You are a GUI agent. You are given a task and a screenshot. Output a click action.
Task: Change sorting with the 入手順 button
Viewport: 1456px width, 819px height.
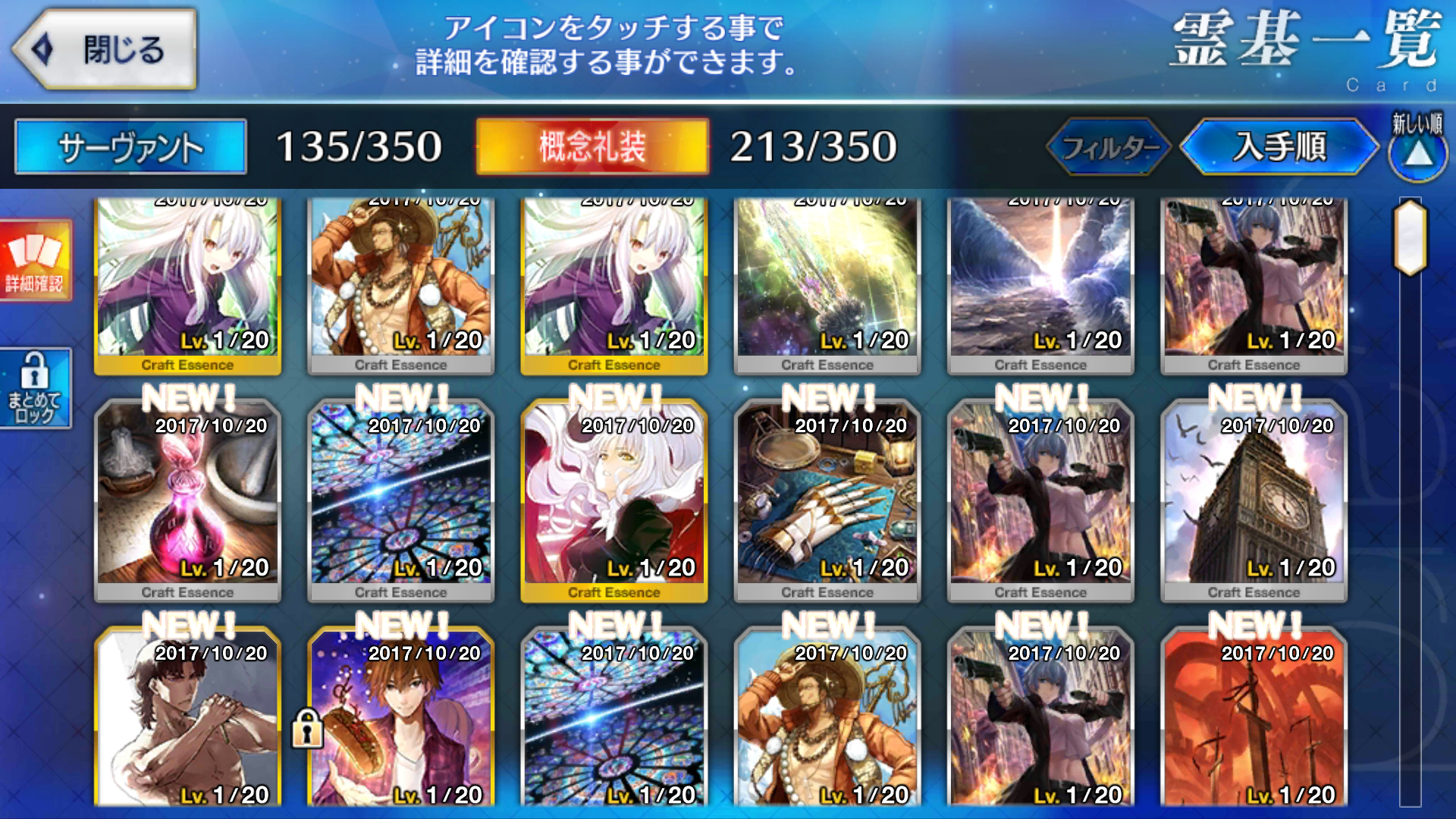click(x=1279, y=146)
